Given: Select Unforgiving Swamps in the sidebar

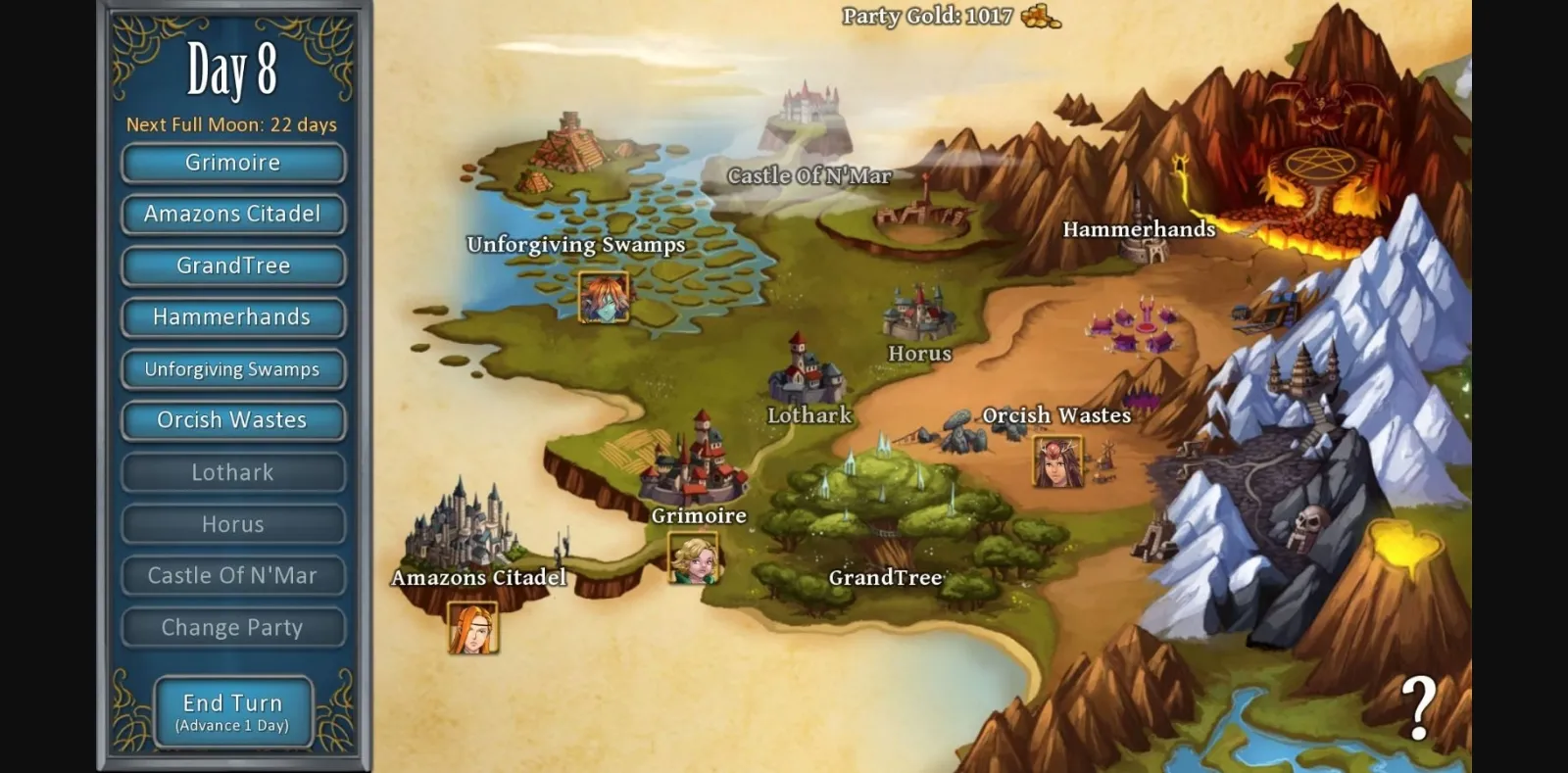Looking at the screenshot, I should click(232, 369).
